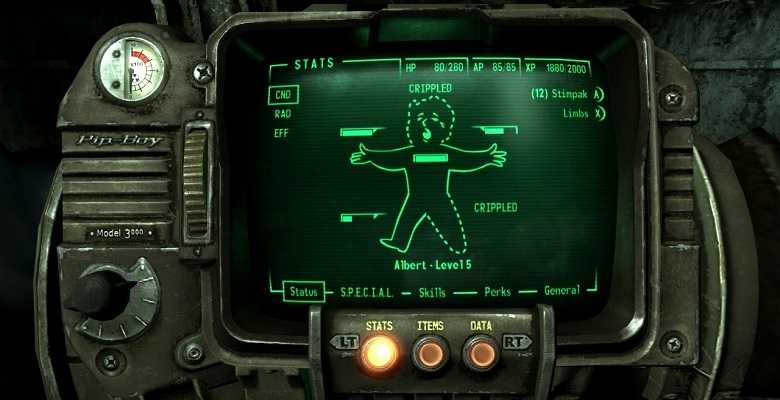The height and width of the screenshot is (400, 780).
Task: Open the General tab
Action: pyautogui.click(x=561, y=291)
